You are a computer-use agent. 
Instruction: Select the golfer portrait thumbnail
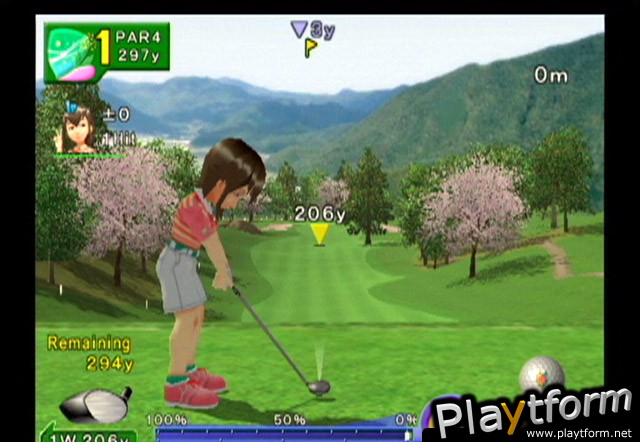pos(80,131)
